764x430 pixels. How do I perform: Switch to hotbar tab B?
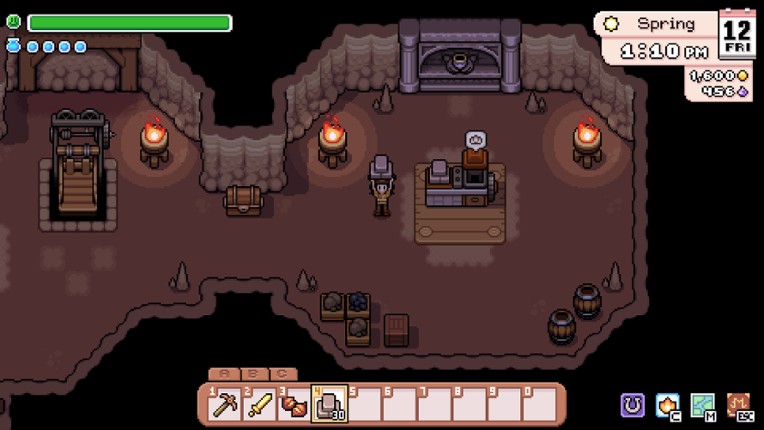pyautogui.click(x=254, y=374)
